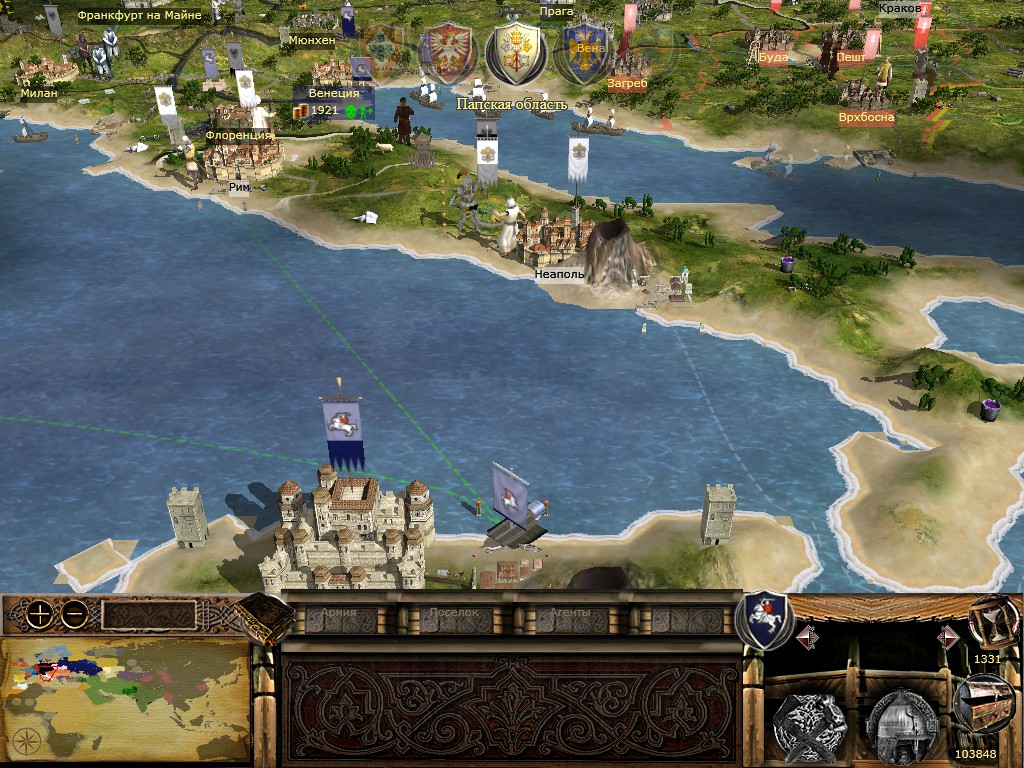Select the left-pointing arrow beside the faction shield

(x=807, y=637)
